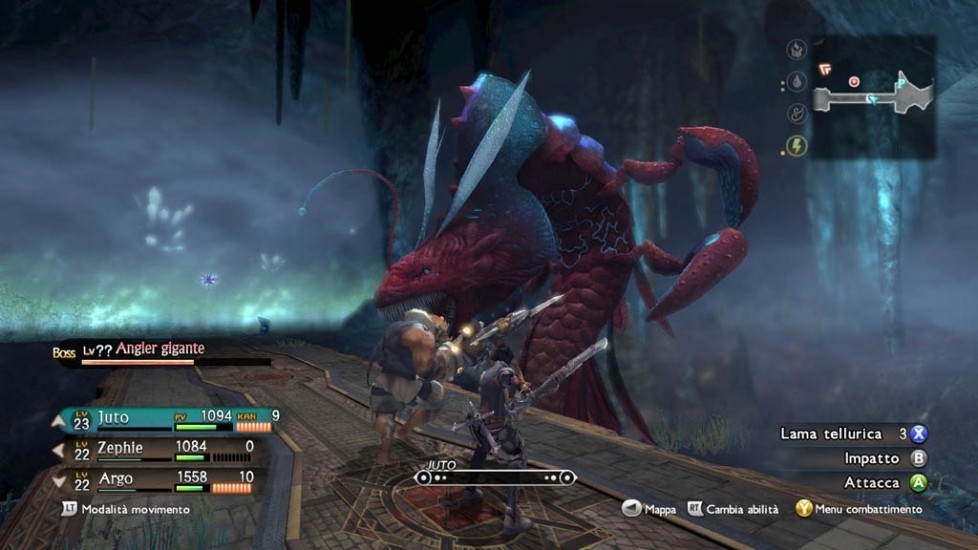The image size is (978, 550).
Task: Select Cambia abilità
Action: coord(735,509)
